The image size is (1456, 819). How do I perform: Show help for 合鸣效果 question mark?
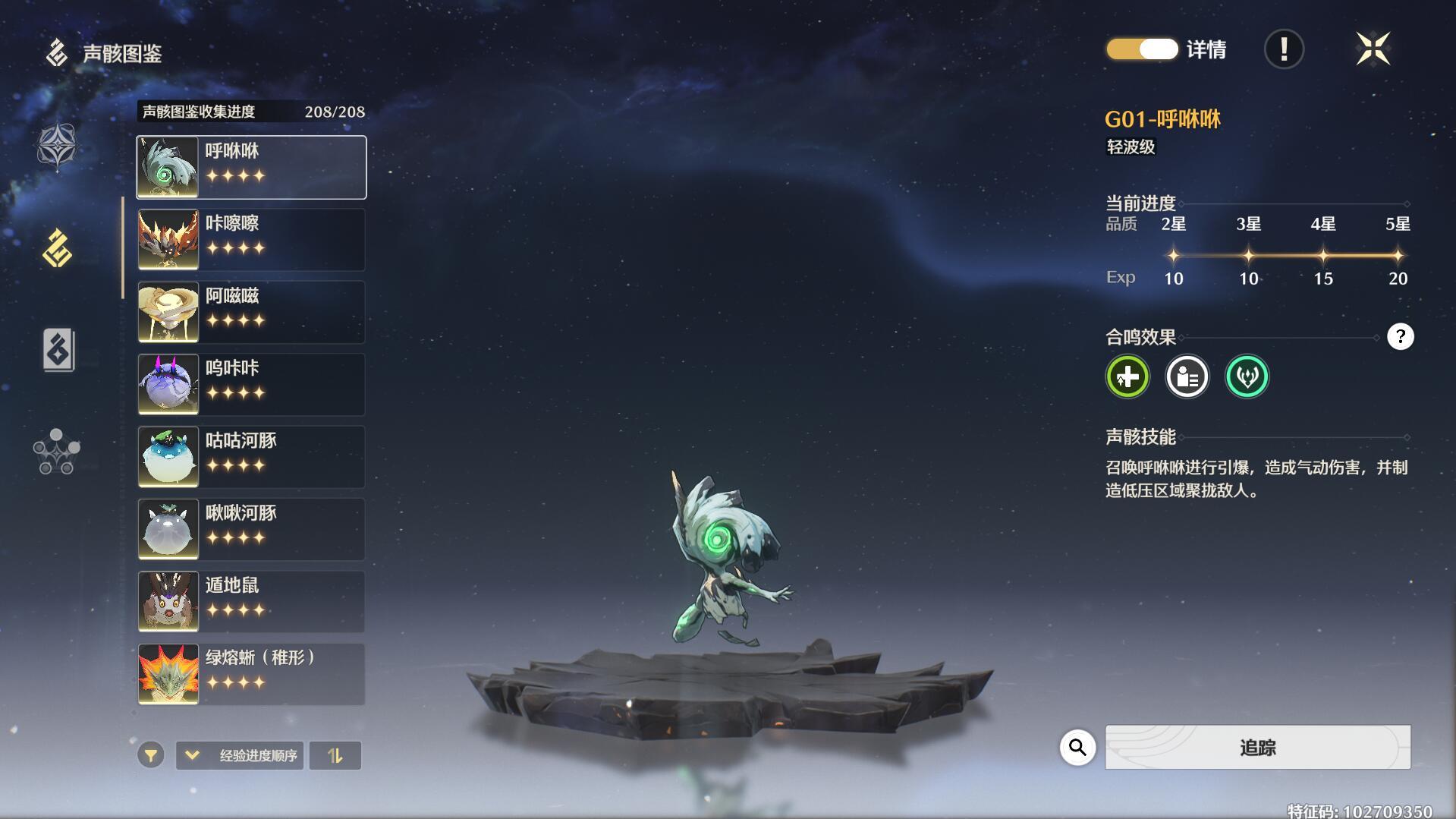[1400, 336]
